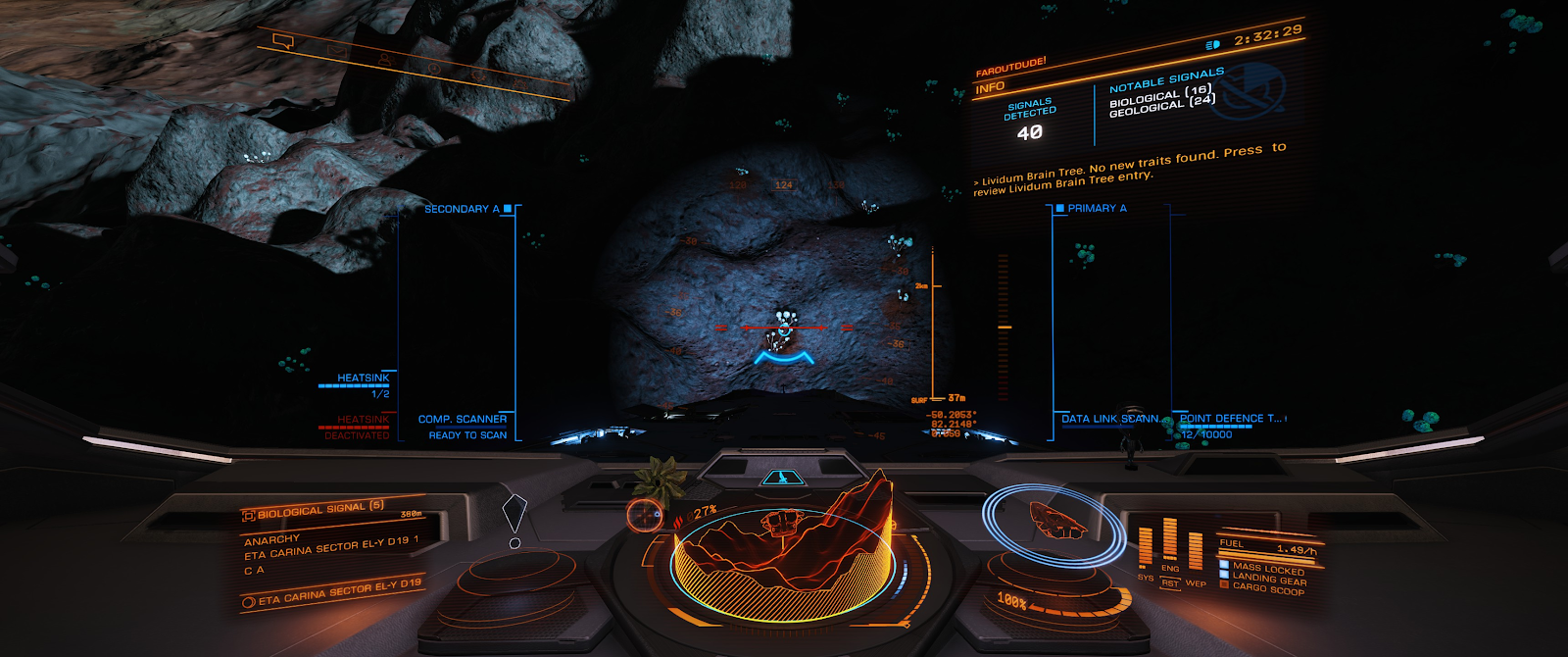Choose the Point Defence Turret module
Viewport: 1568px width, 657px height.
click(x=1231, y=419)
